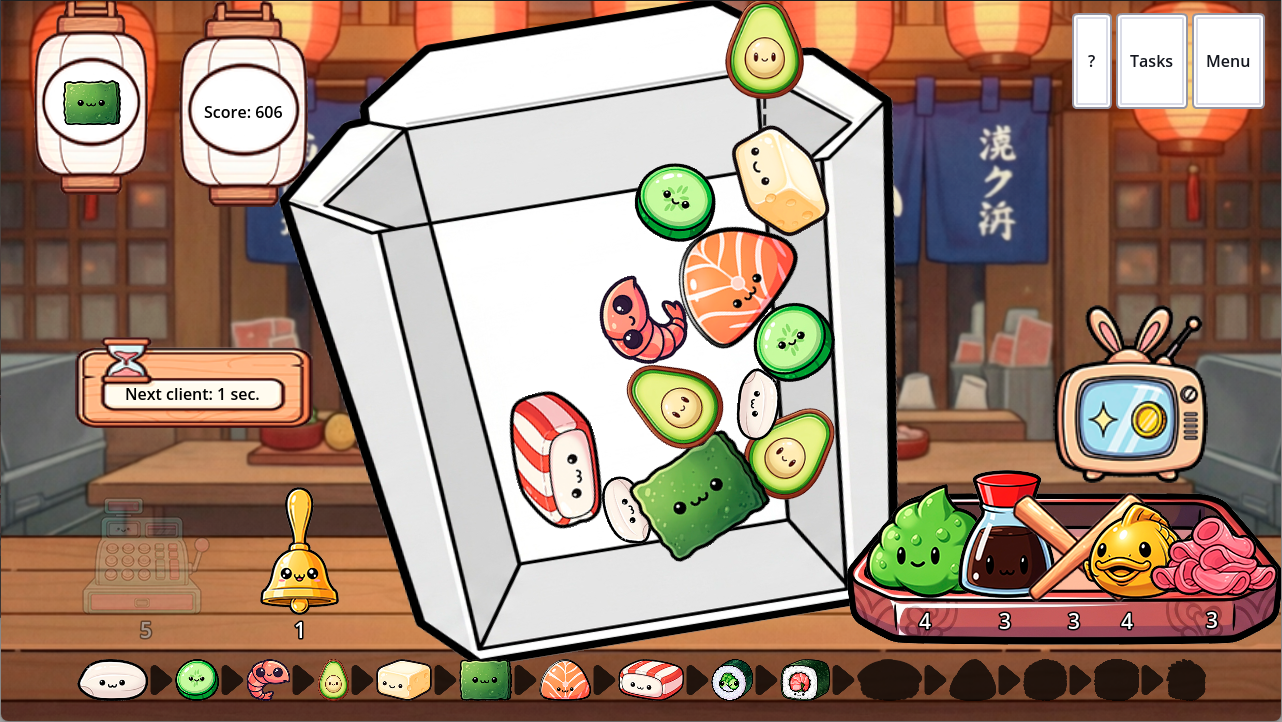Screen dimensions: 1282x722
Task: Select the rice ball in the evolution chain
Action: click(113, 679)
